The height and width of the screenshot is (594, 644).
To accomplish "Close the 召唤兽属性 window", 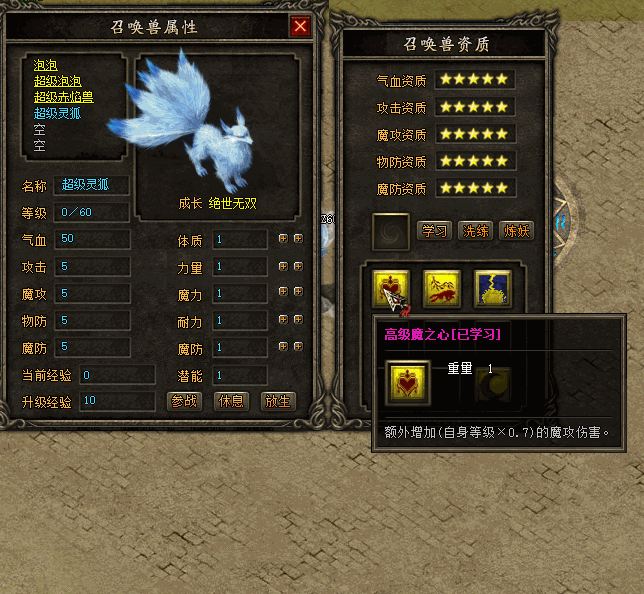I will tap(299, 27).
